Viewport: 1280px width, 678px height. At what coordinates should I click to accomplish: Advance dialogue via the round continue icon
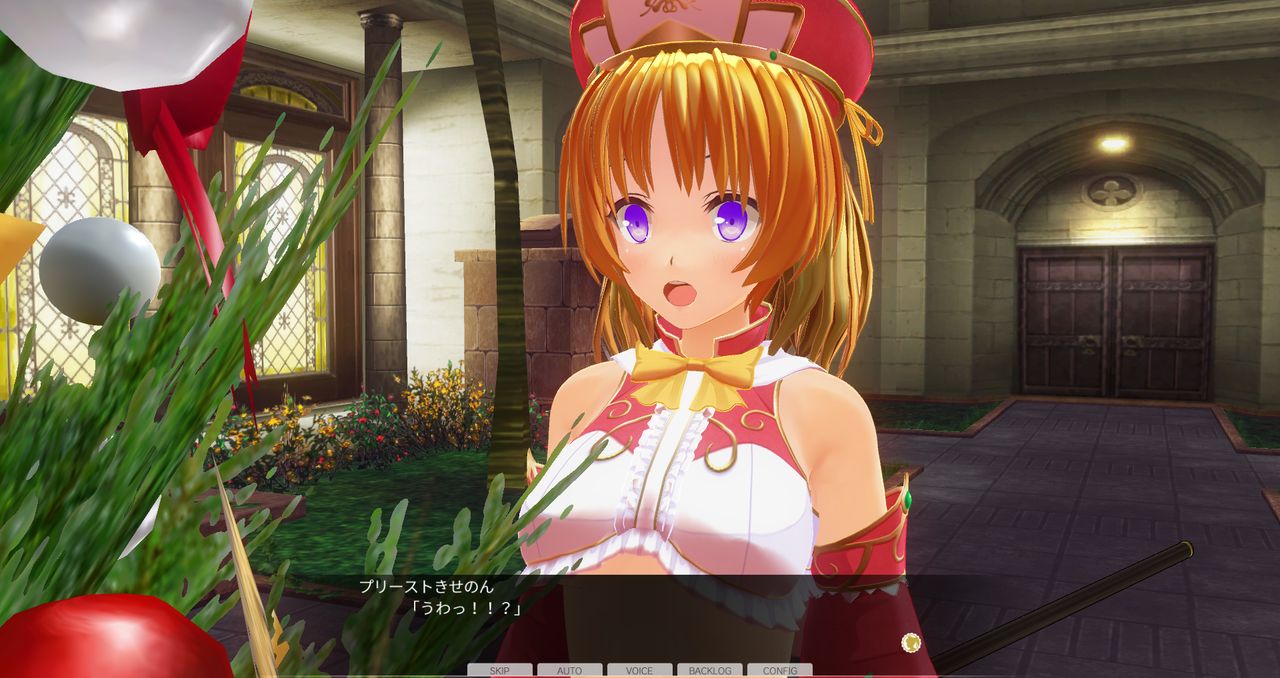point(910,642)
